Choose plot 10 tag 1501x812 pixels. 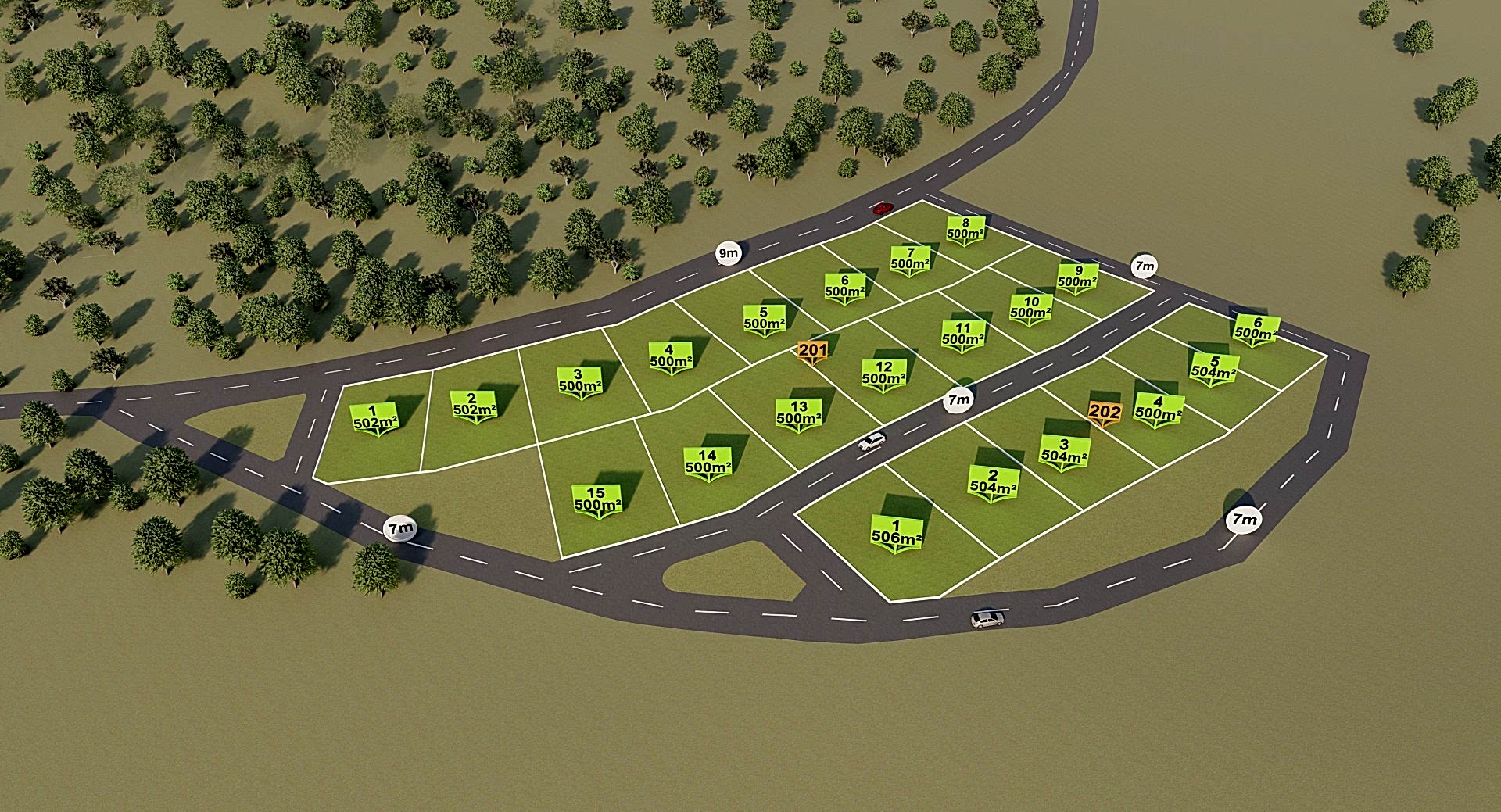[x=1030, y=308]
